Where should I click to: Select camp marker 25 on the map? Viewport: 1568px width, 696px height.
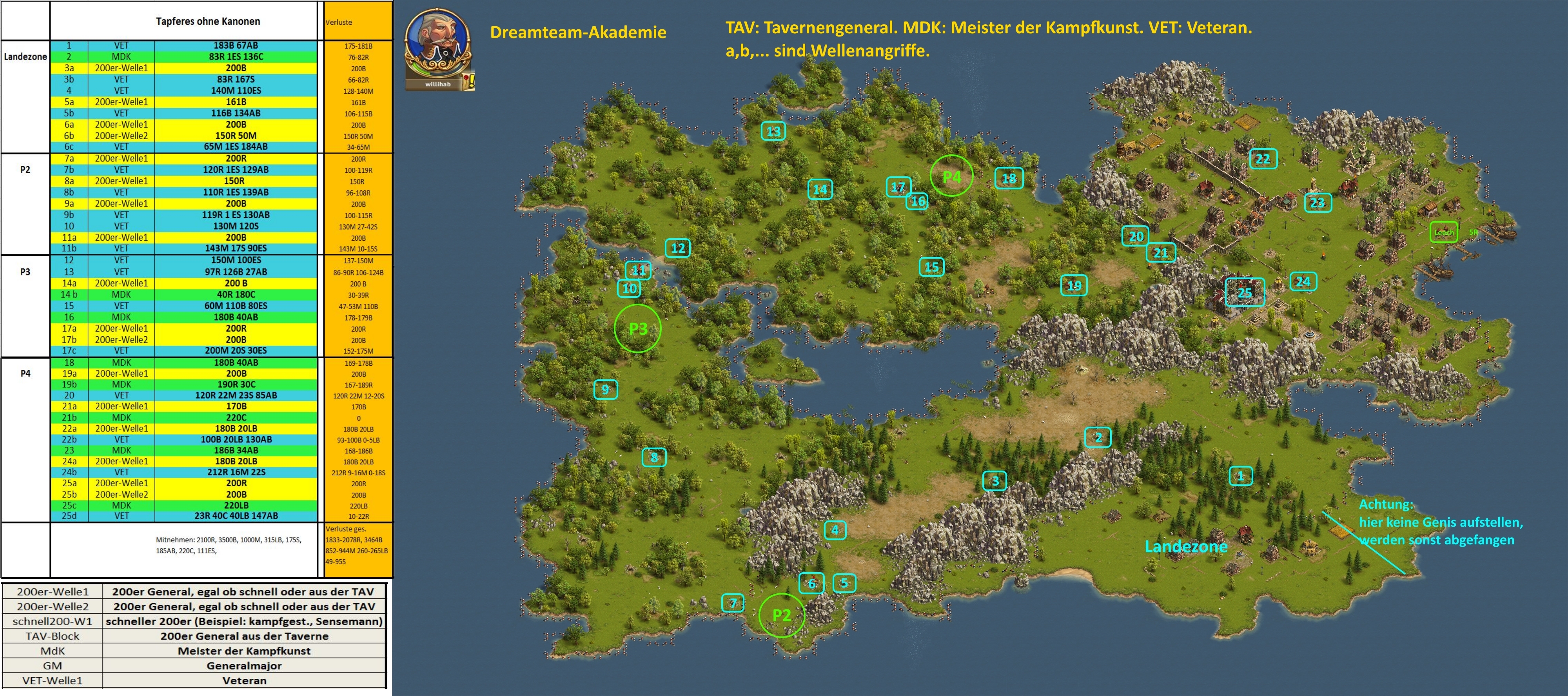(1244, 293)
